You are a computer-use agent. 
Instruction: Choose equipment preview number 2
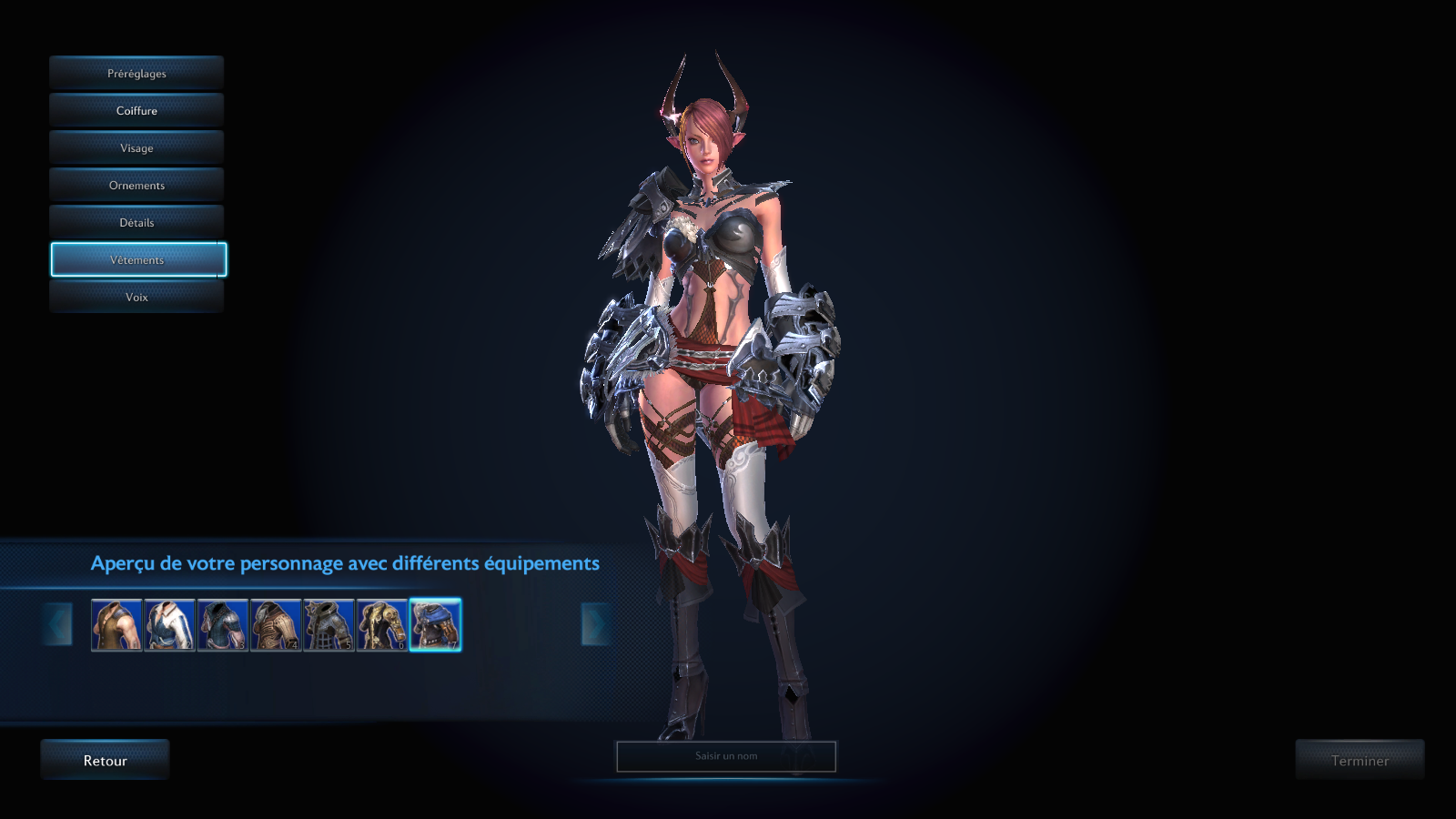pyautogui.click(x=169, y=624)
